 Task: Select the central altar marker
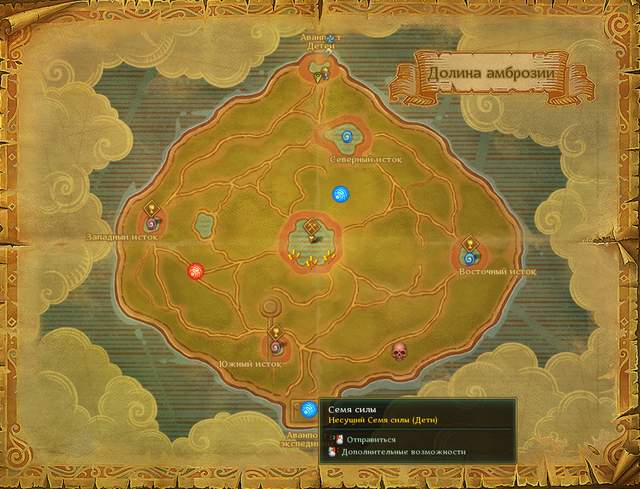(x=314, y=236)
